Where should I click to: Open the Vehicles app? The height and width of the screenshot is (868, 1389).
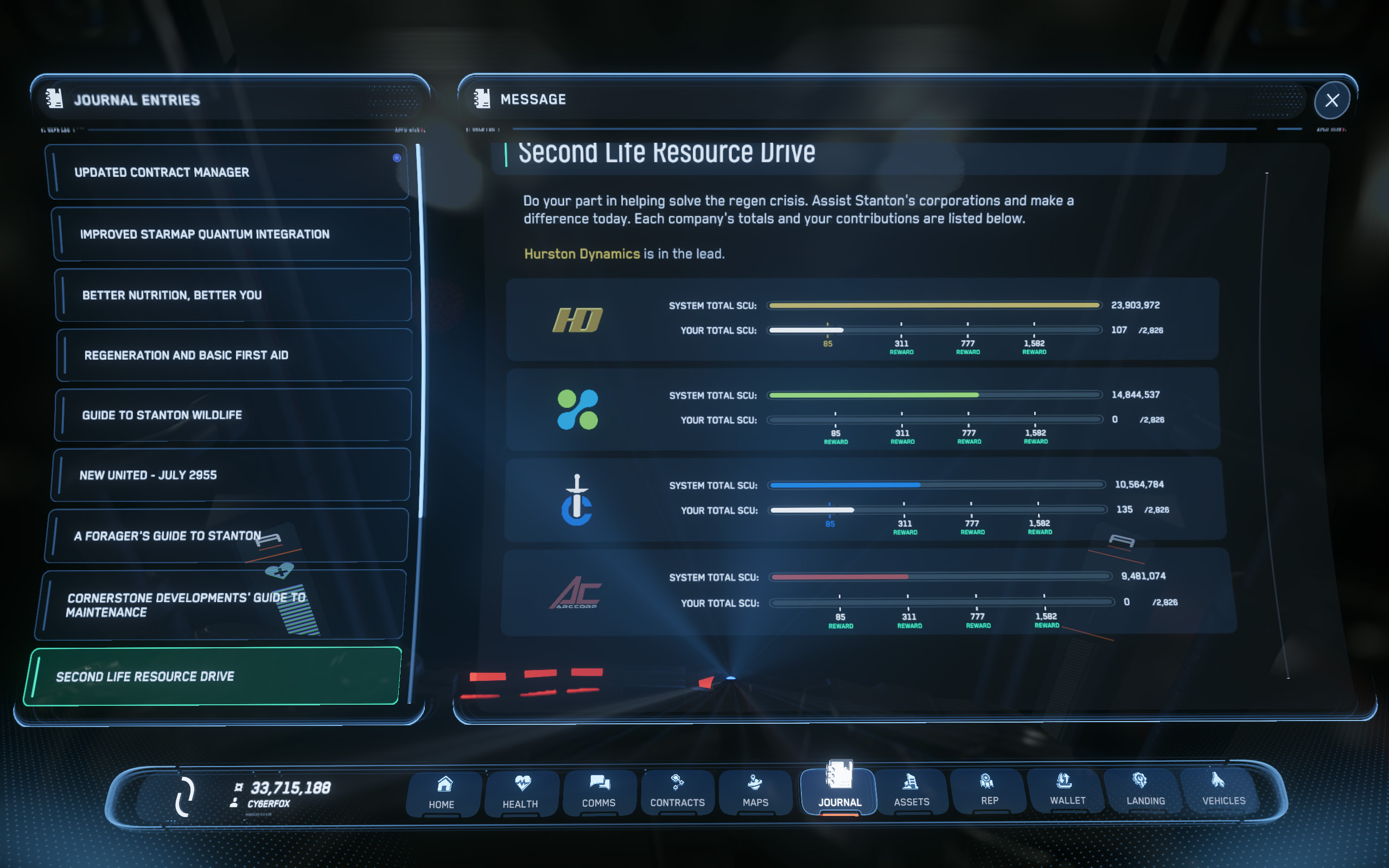click(x=1223, y=794)
